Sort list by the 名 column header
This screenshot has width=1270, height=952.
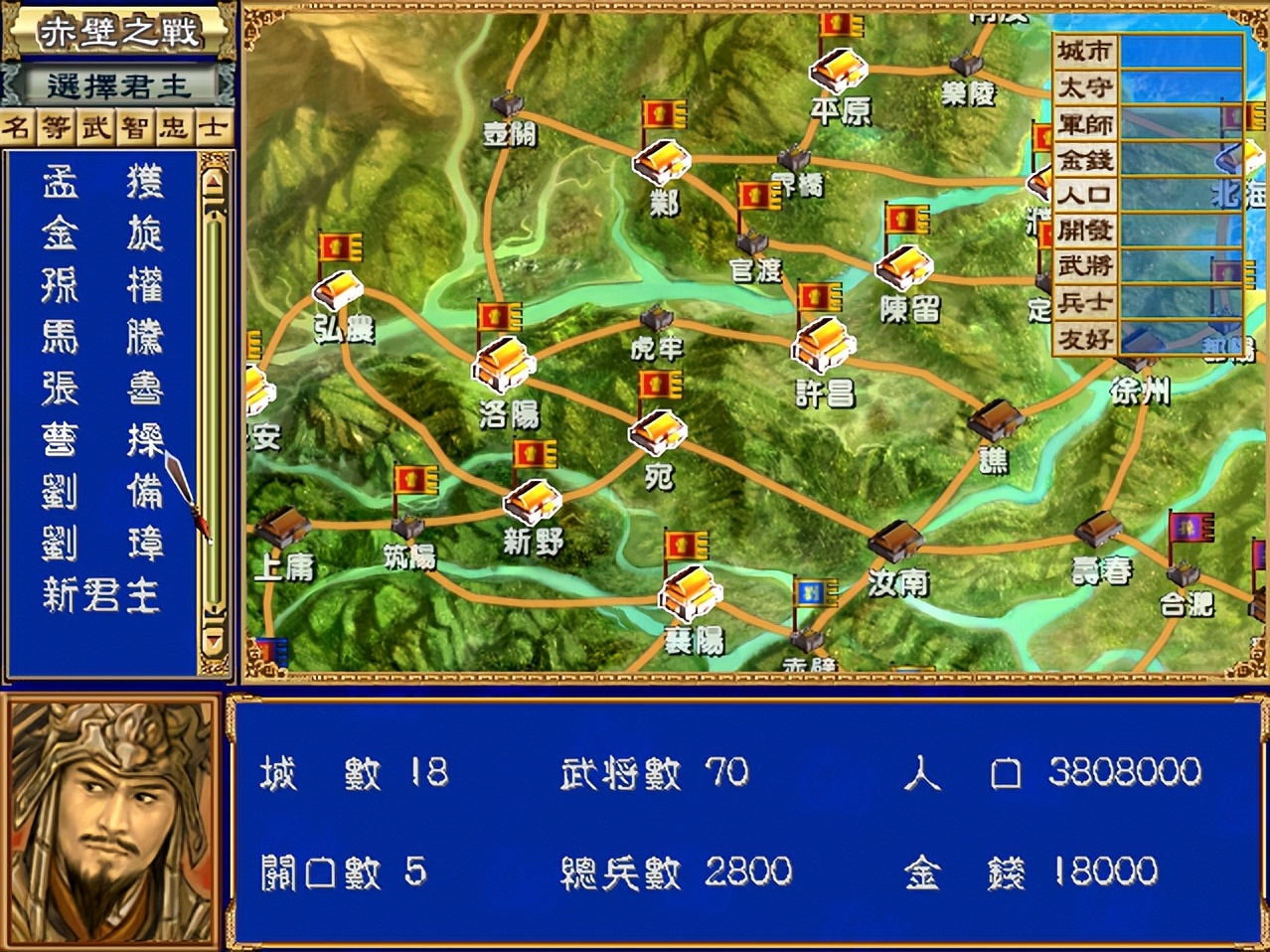pos(19,127)
